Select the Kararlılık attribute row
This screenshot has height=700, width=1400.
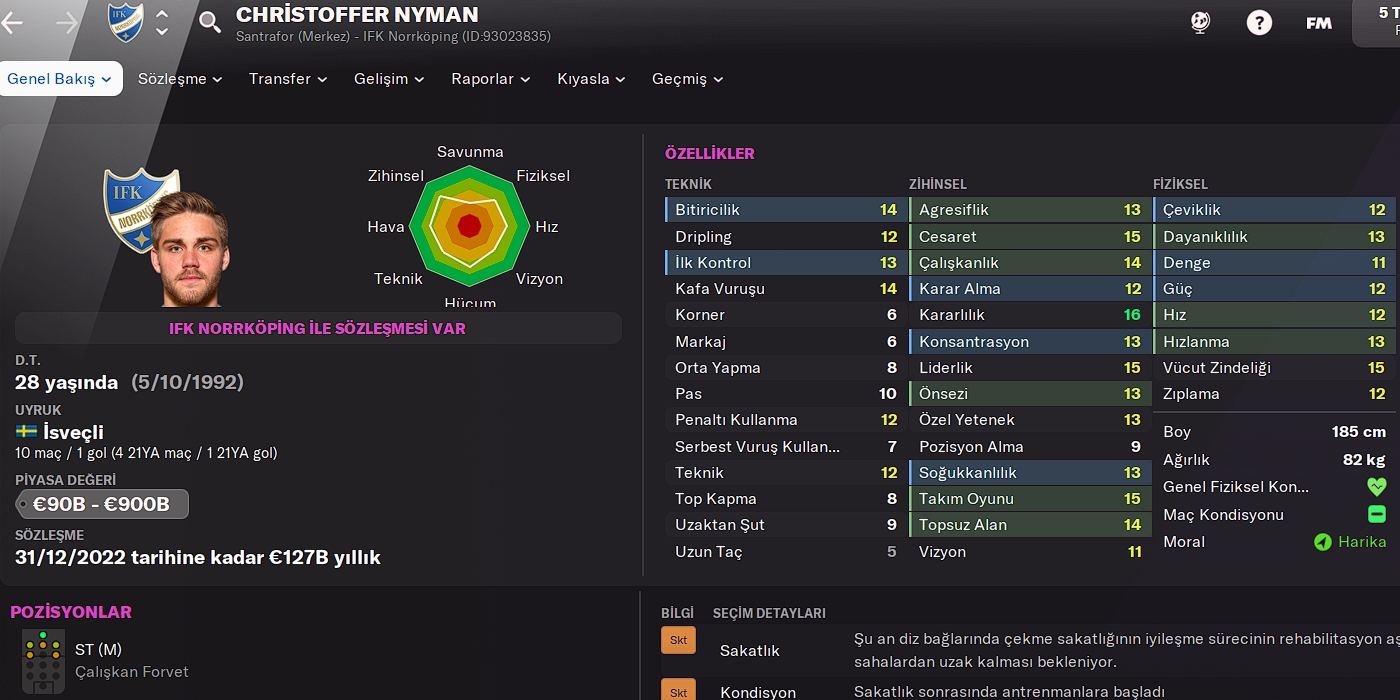pyautogui.click(x=1029, y=315)
